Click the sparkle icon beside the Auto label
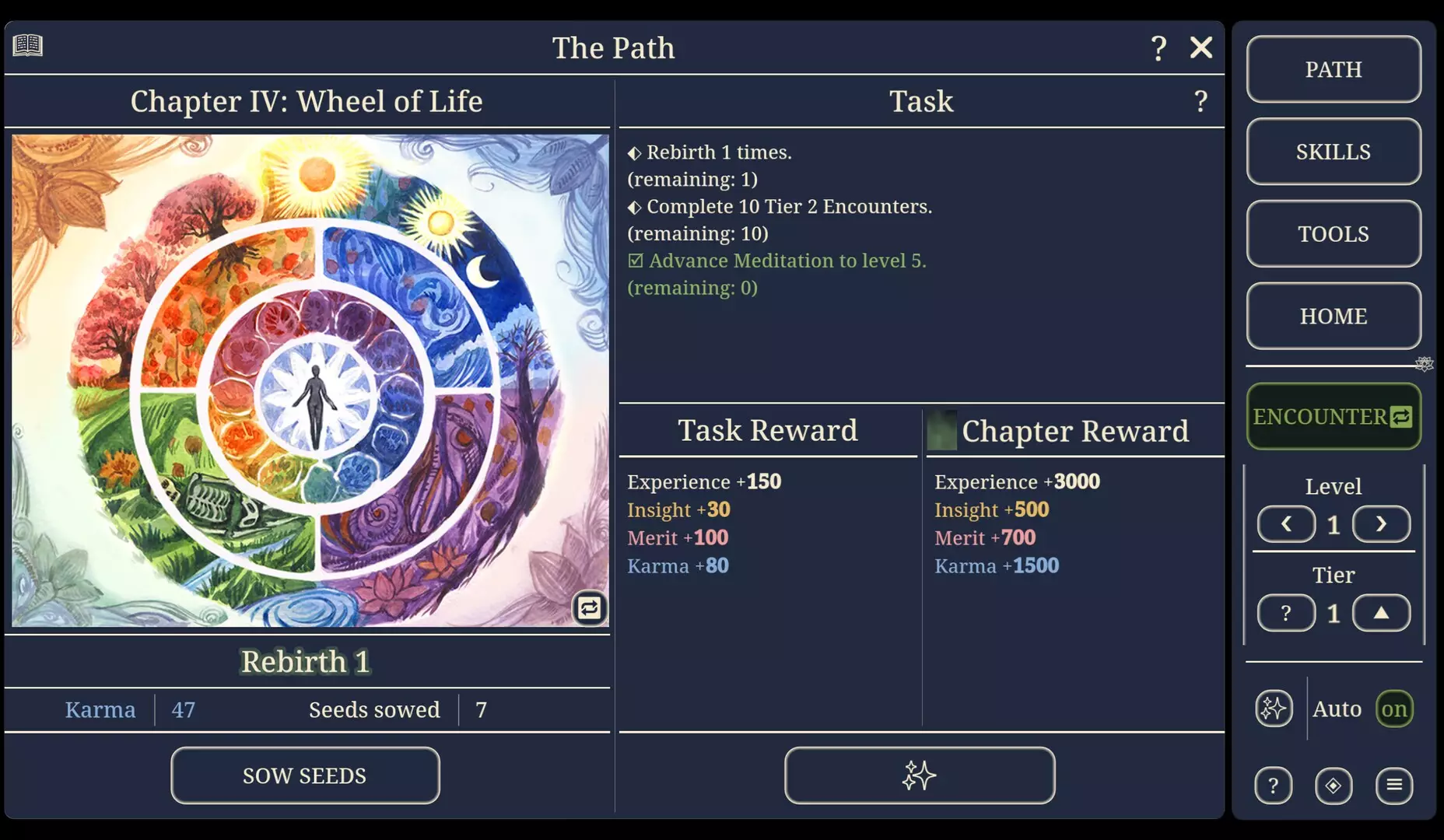This screenshot has height=840, width=1444. (x=1274, y=709)
